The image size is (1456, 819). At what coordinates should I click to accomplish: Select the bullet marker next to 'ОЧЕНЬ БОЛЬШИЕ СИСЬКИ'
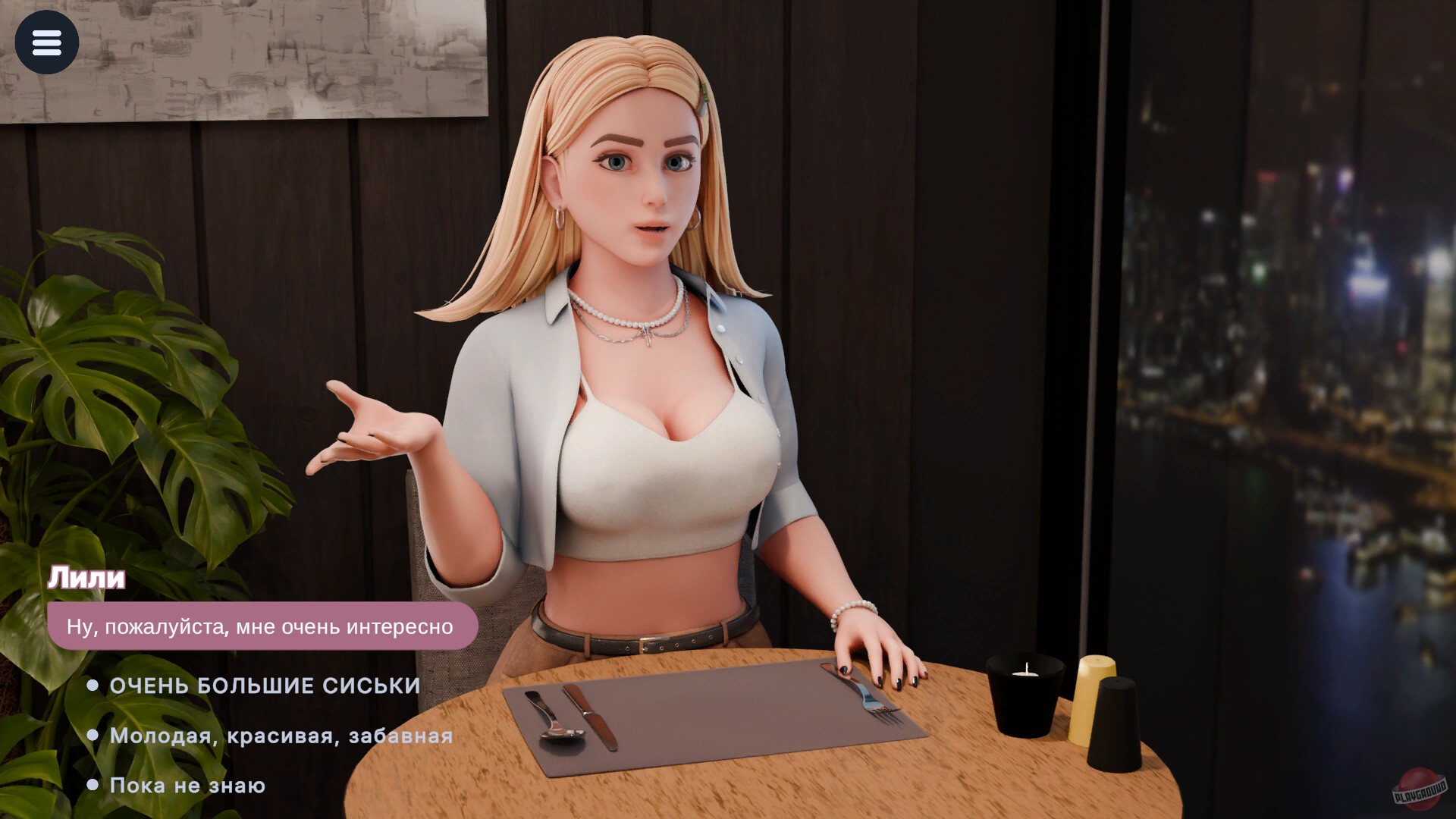pos(93,686)
